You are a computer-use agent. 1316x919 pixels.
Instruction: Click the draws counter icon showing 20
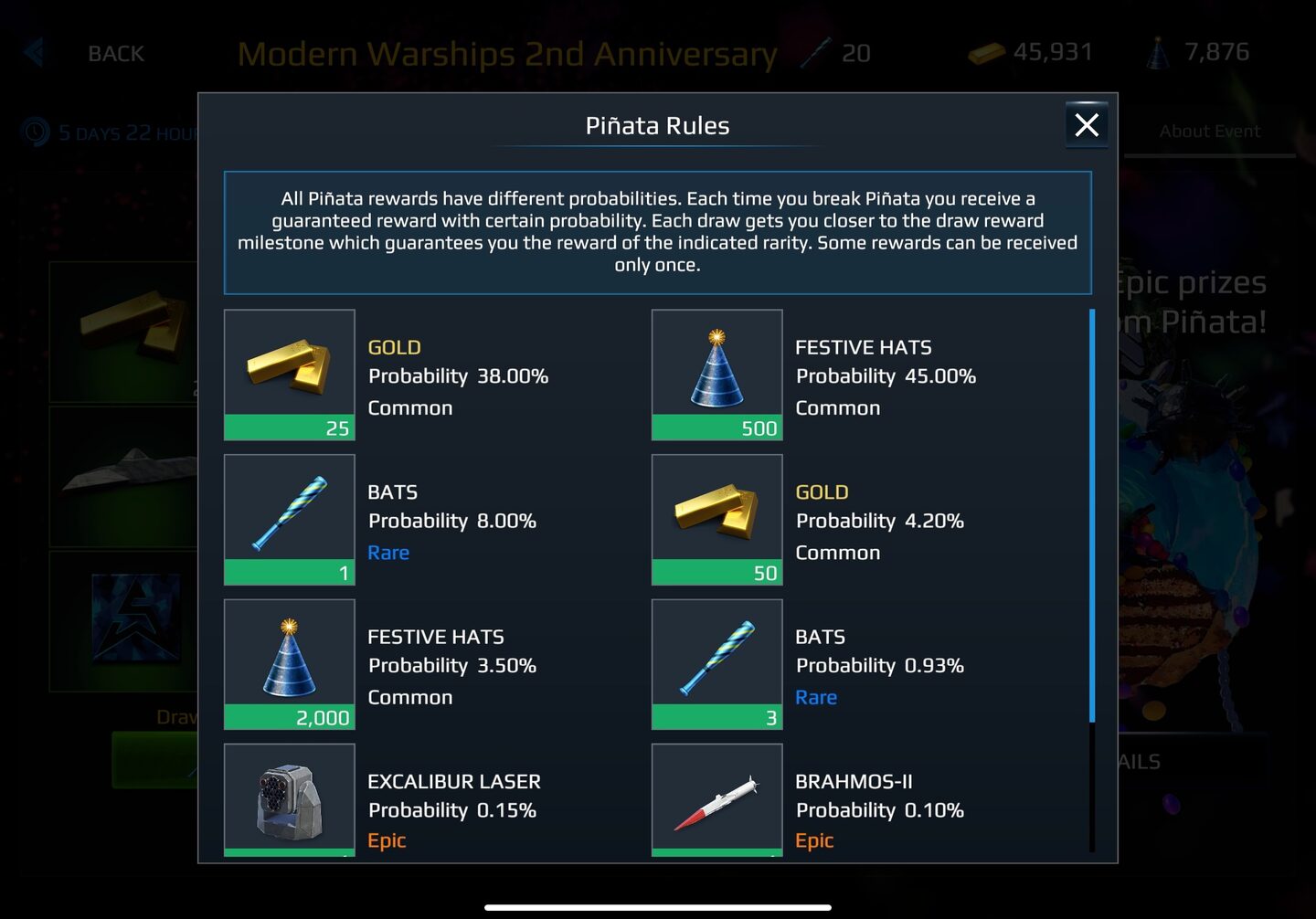point(816,51)
